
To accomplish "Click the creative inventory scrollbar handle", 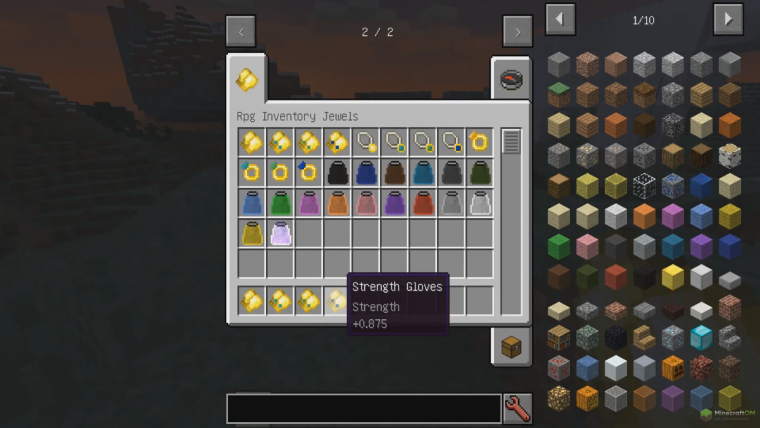I will pos(511,142).
